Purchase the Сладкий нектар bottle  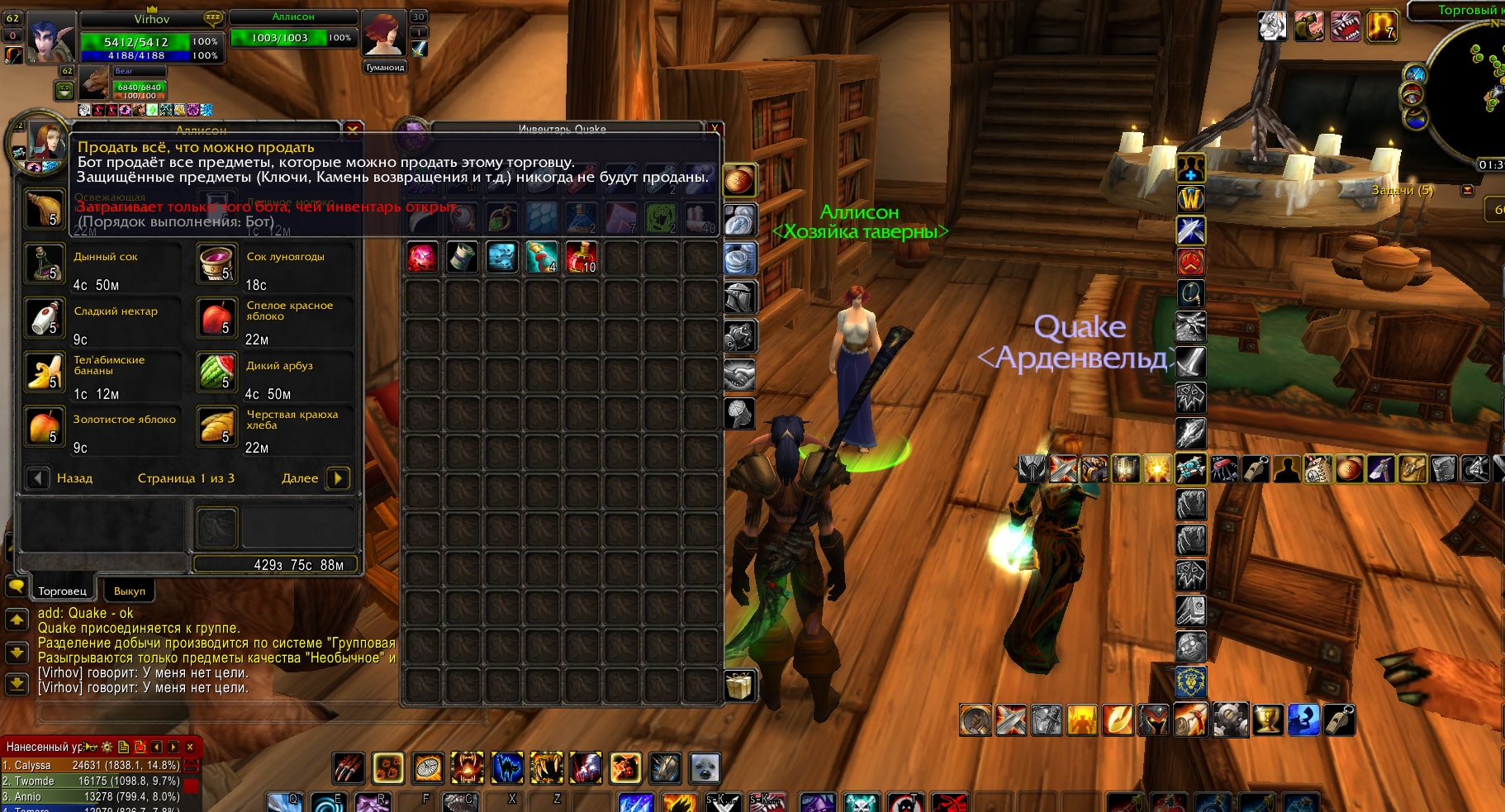(x=45, y=318)
